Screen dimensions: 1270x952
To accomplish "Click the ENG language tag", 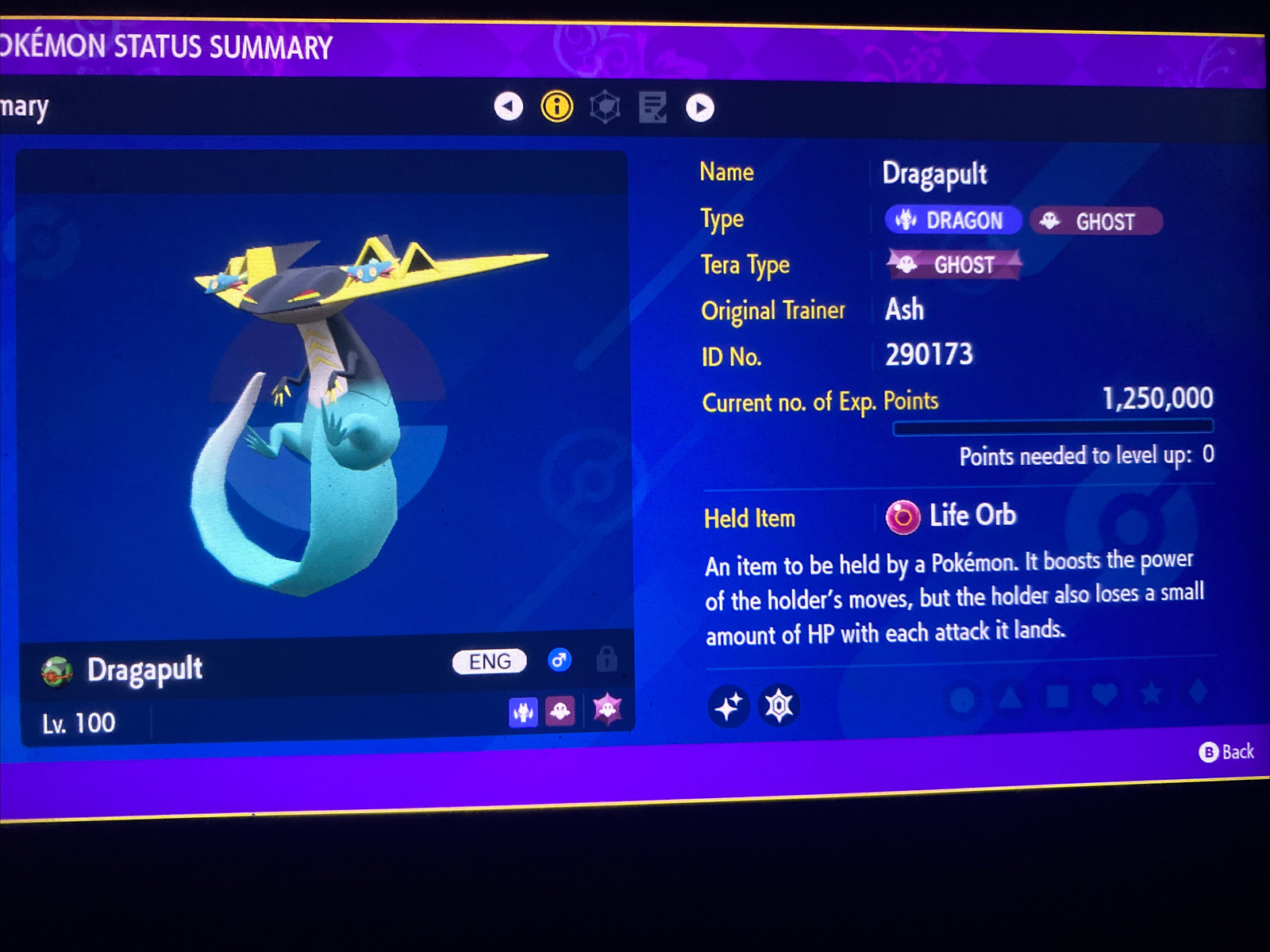I will tap(487, 661).
